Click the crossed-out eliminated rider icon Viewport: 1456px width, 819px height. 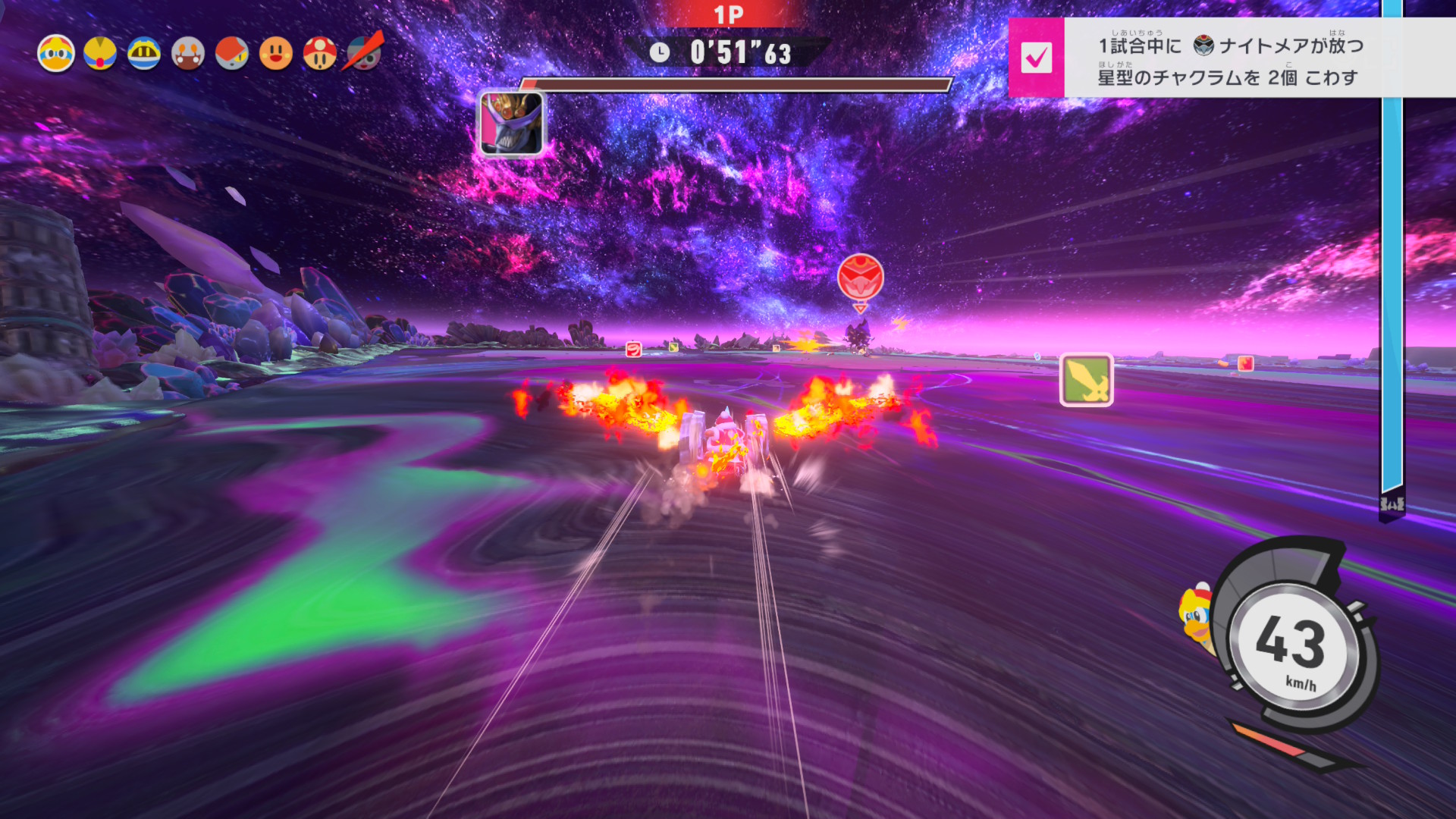(365, 52)
